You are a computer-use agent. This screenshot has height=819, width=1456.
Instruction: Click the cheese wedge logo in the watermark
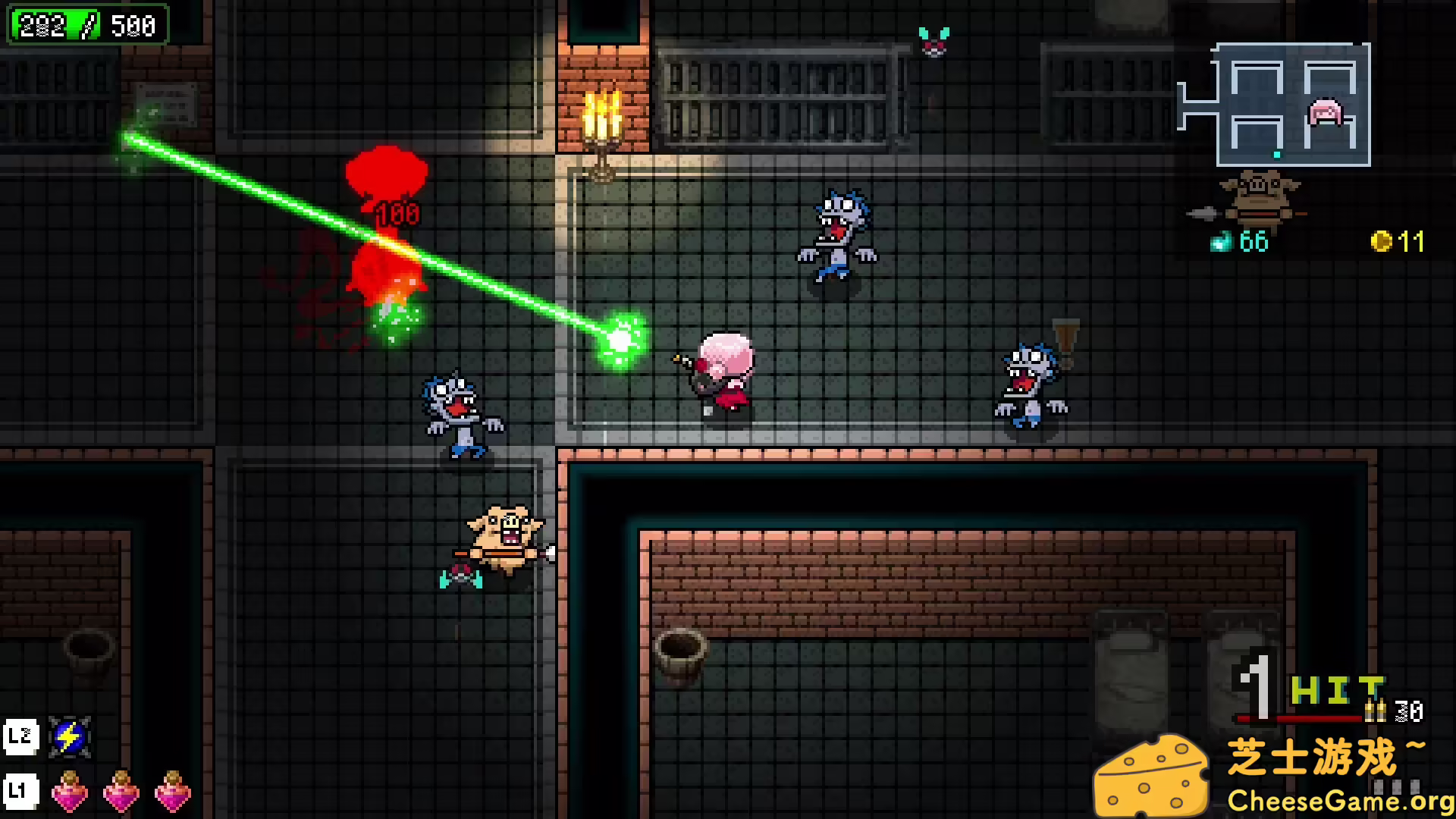pyautogui.click(x=1154, y=772)
